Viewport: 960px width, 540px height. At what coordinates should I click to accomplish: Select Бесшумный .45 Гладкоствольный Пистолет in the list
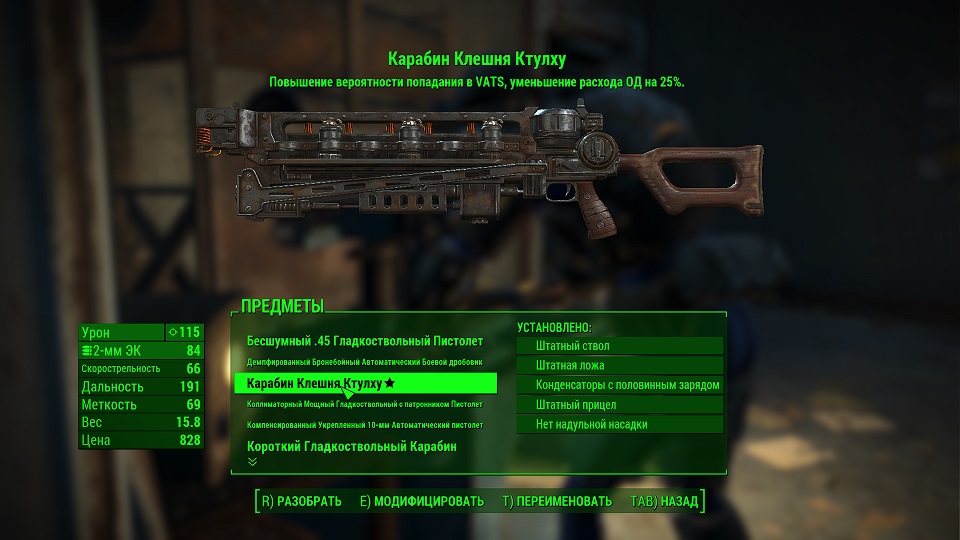[x=364, y=341]
